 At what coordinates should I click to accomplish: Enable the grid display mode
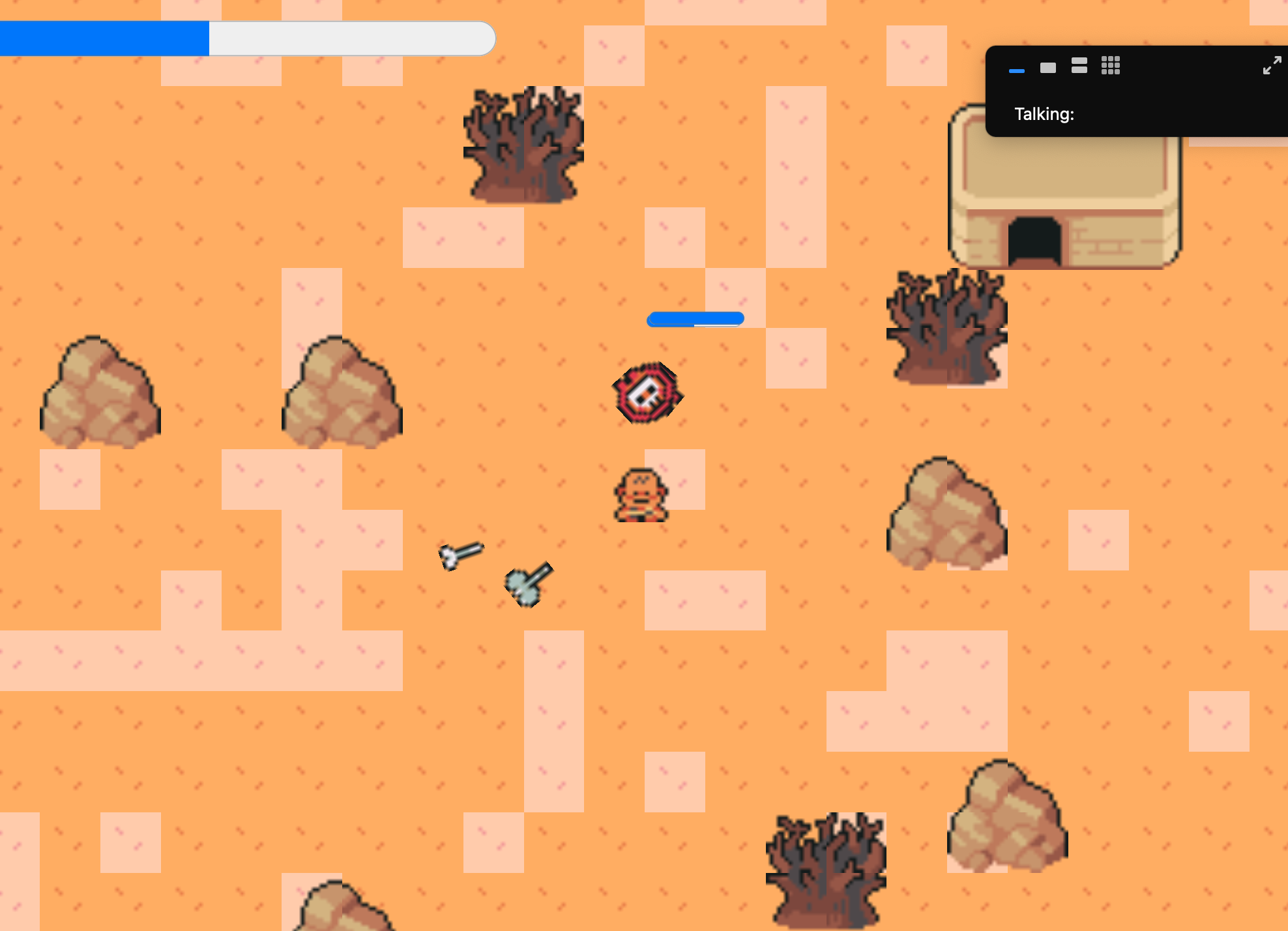point(1110,66)
